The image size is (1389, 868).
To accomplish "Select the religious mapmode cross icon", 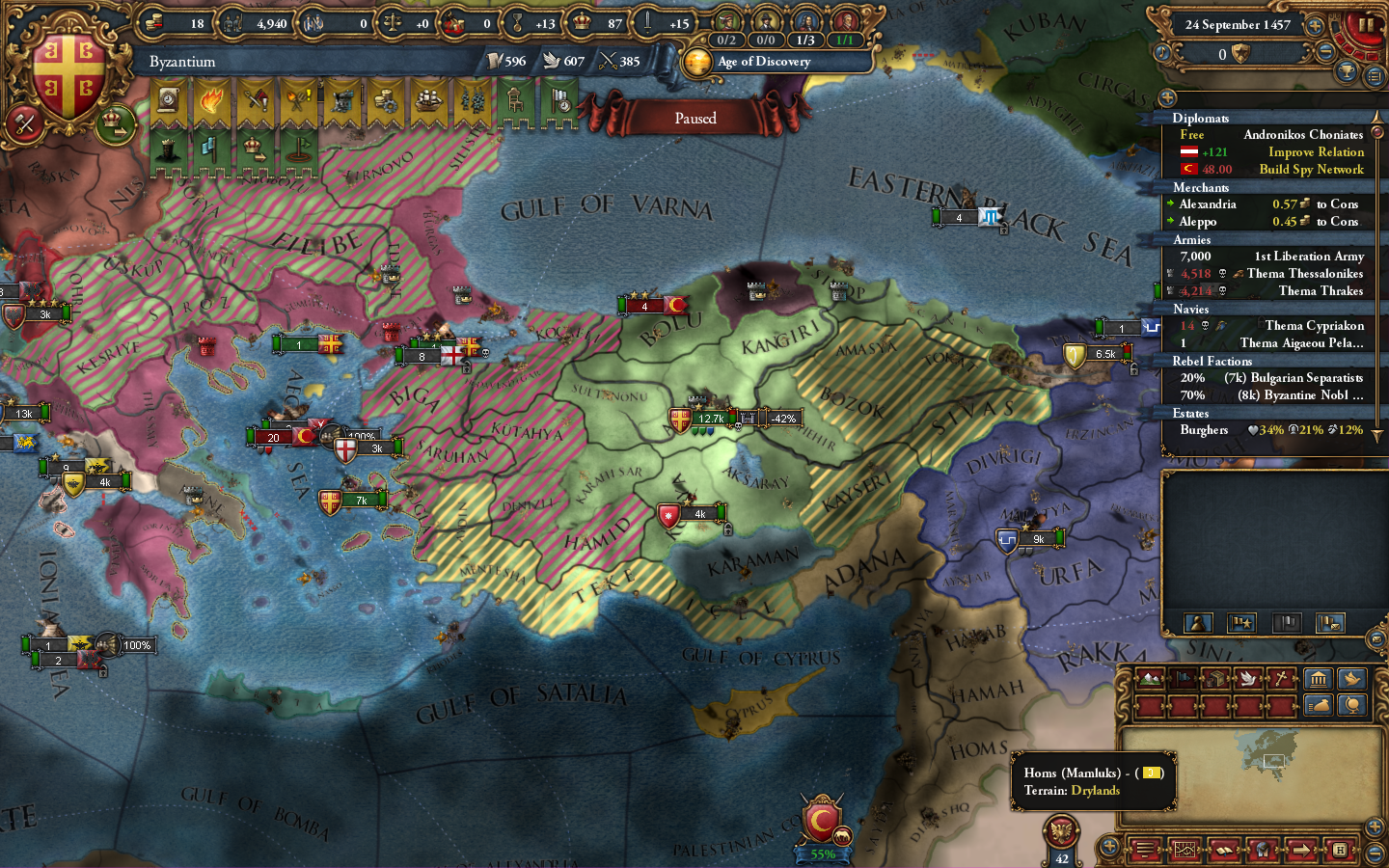I will point(1280,679).
